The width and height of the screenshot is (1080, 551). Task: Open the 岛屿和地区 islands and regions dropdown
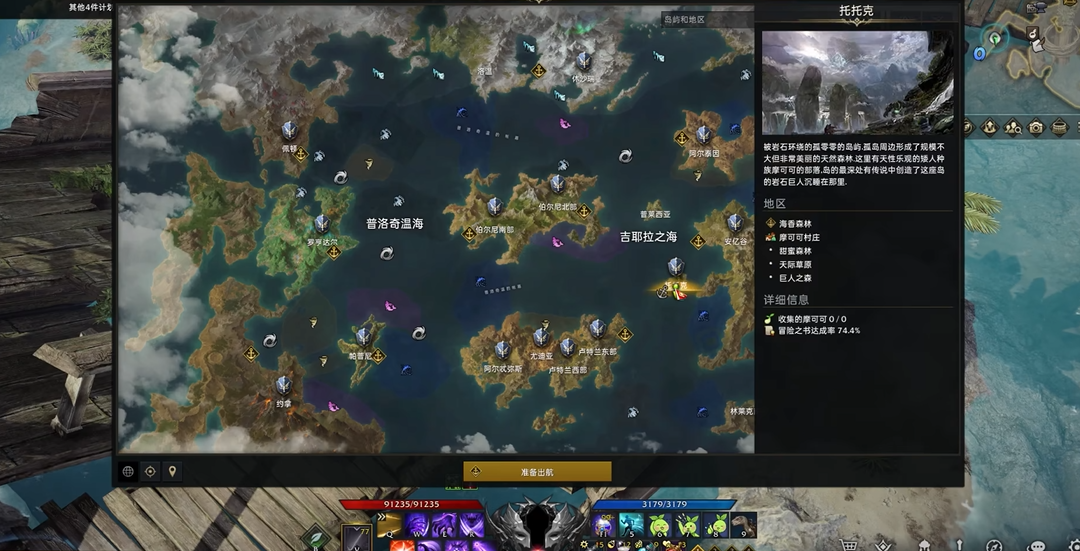(706, 19)
